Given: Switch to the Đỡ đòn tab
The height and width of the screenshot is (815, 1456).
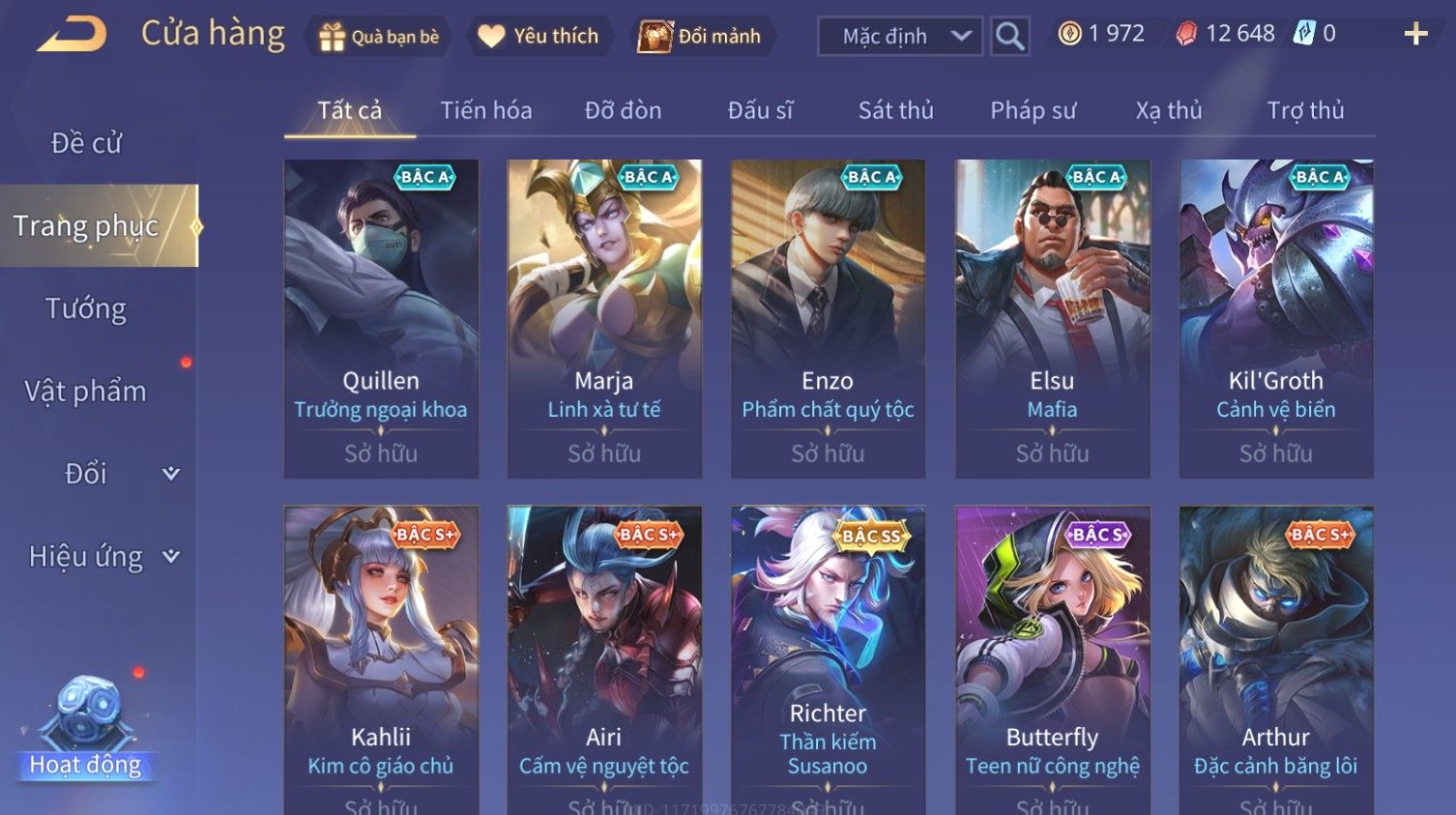Looking at the screenshot, I should (x=623, y=110).
